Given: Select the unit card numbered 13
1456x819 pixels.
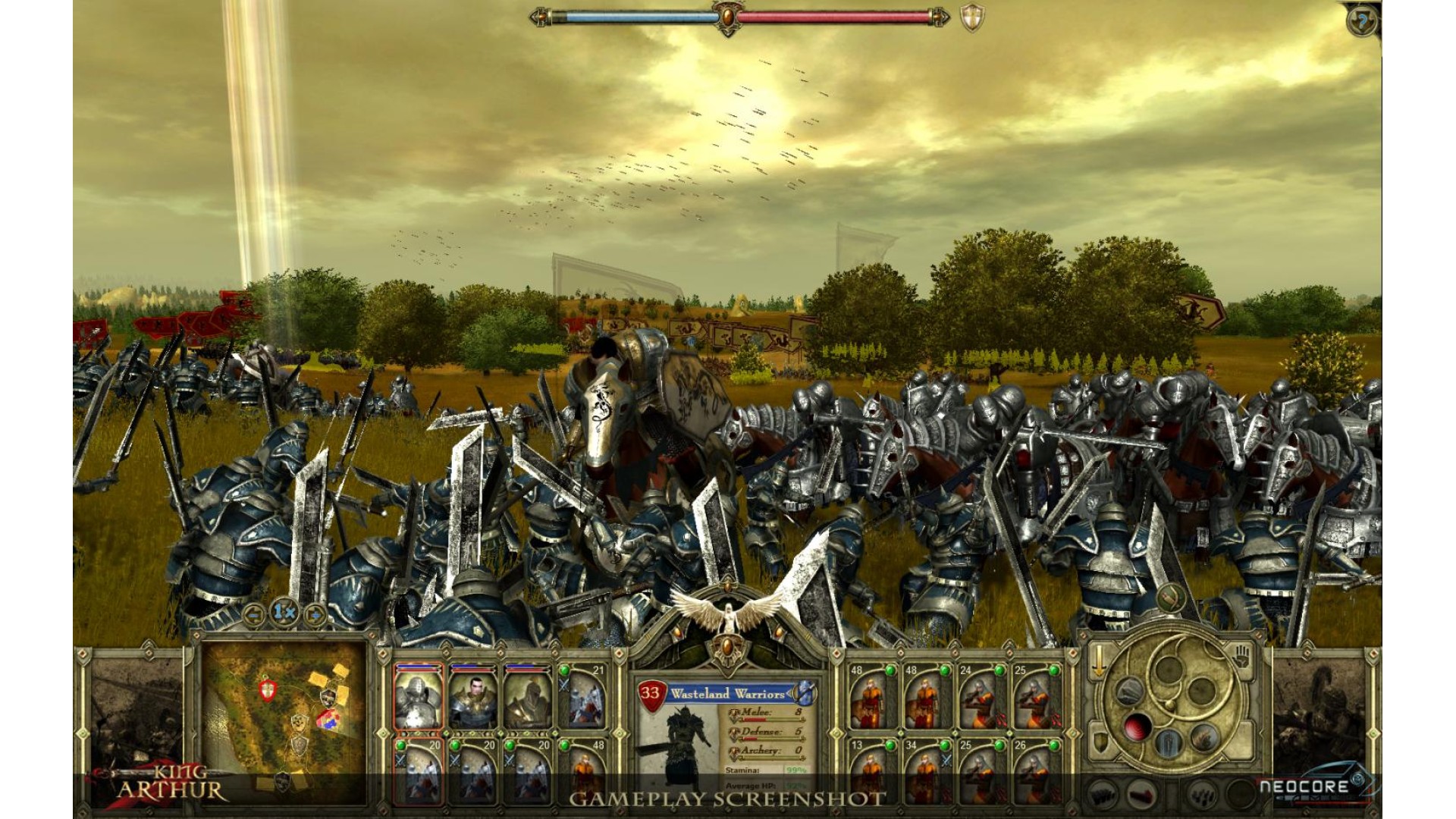Looking at the screenshot, I should [x=869, y=770].
